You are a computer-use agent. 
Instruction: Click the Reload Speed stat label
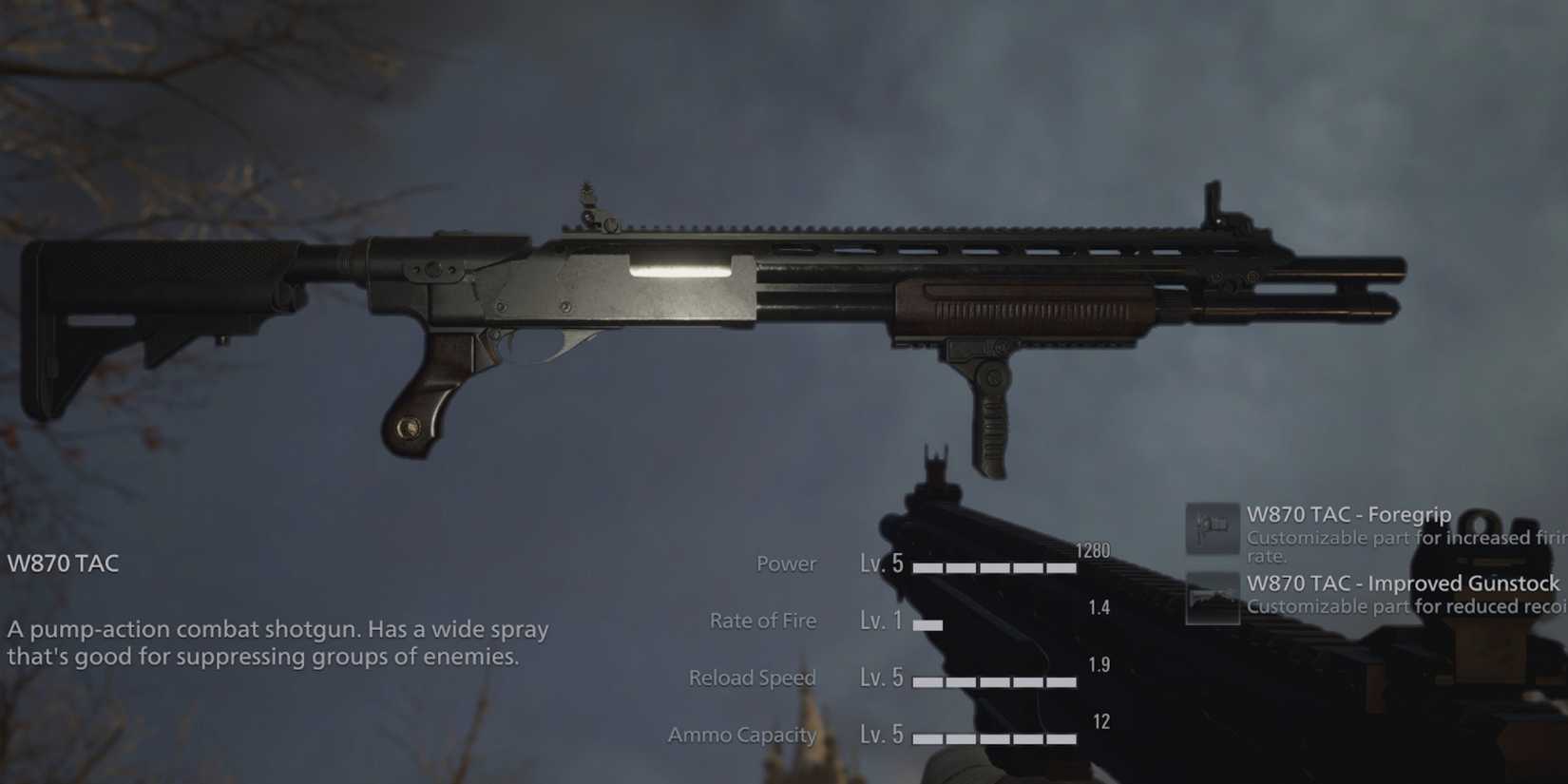coord(752,678)
